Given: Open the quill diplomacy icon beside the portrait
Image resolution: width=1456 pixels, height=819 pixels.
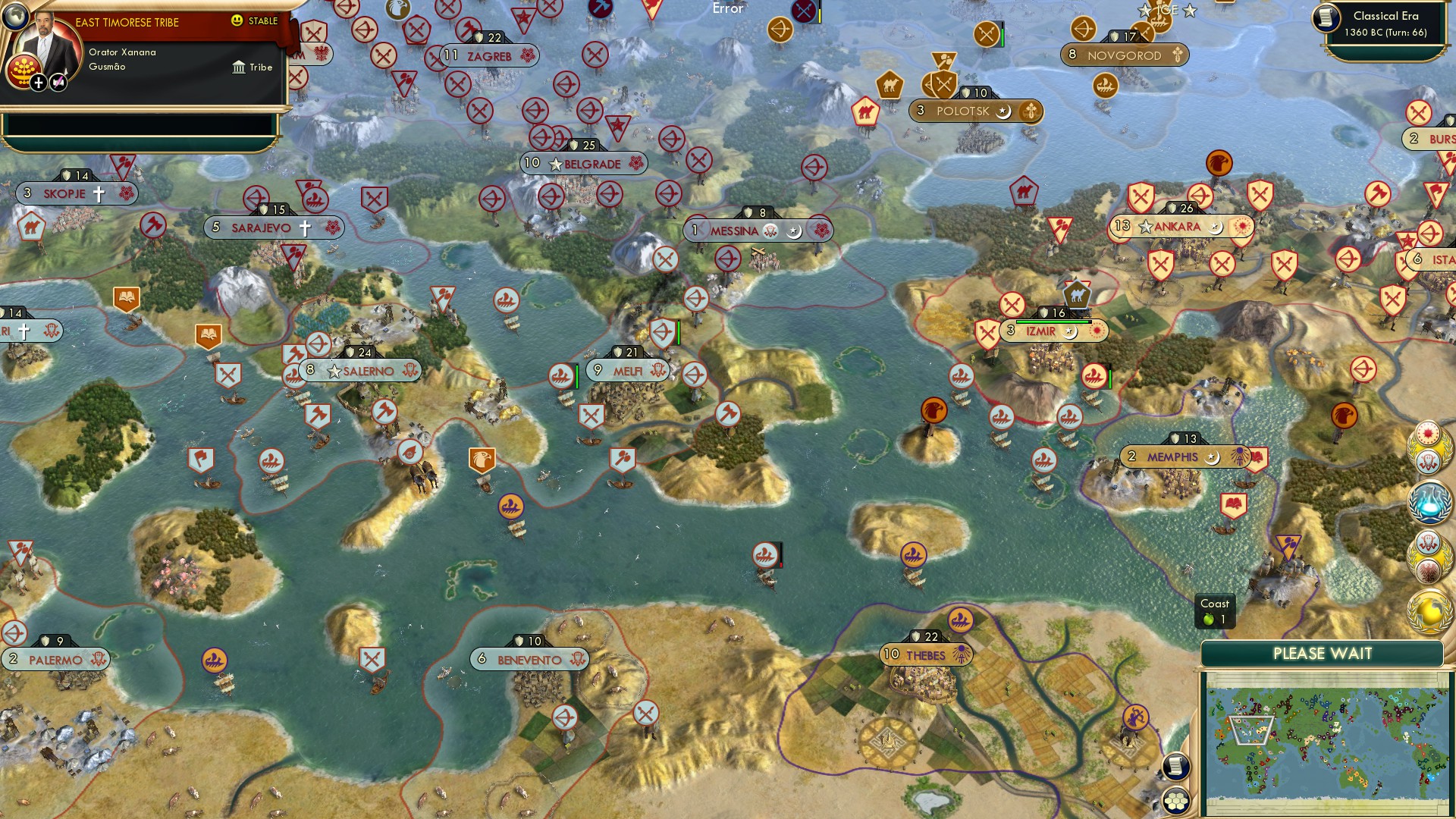Looking at the screenshot, I should click(x=57, y=80).
